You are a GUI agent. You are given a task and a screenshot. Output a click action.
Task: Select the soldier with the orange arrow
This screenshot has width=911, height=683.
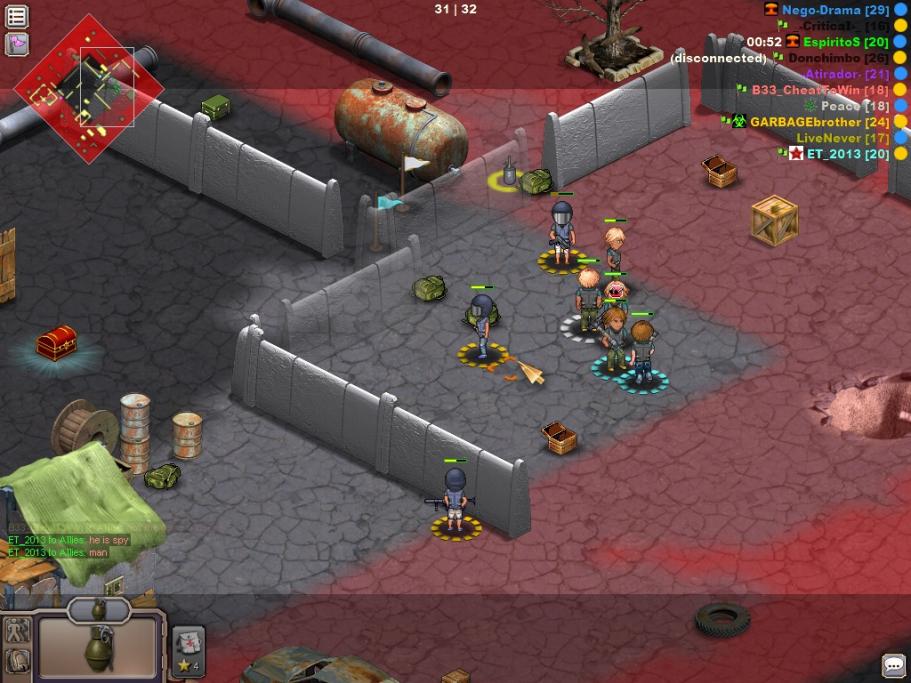pos(482,322)
